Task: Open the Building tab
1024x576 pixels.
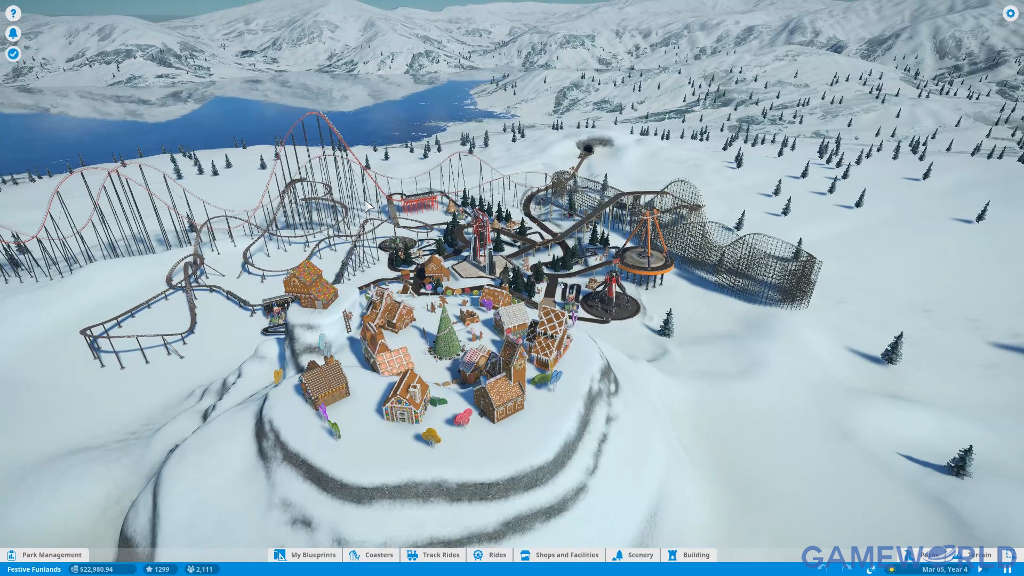Action: pyautogui.click(x=689, y=555)
